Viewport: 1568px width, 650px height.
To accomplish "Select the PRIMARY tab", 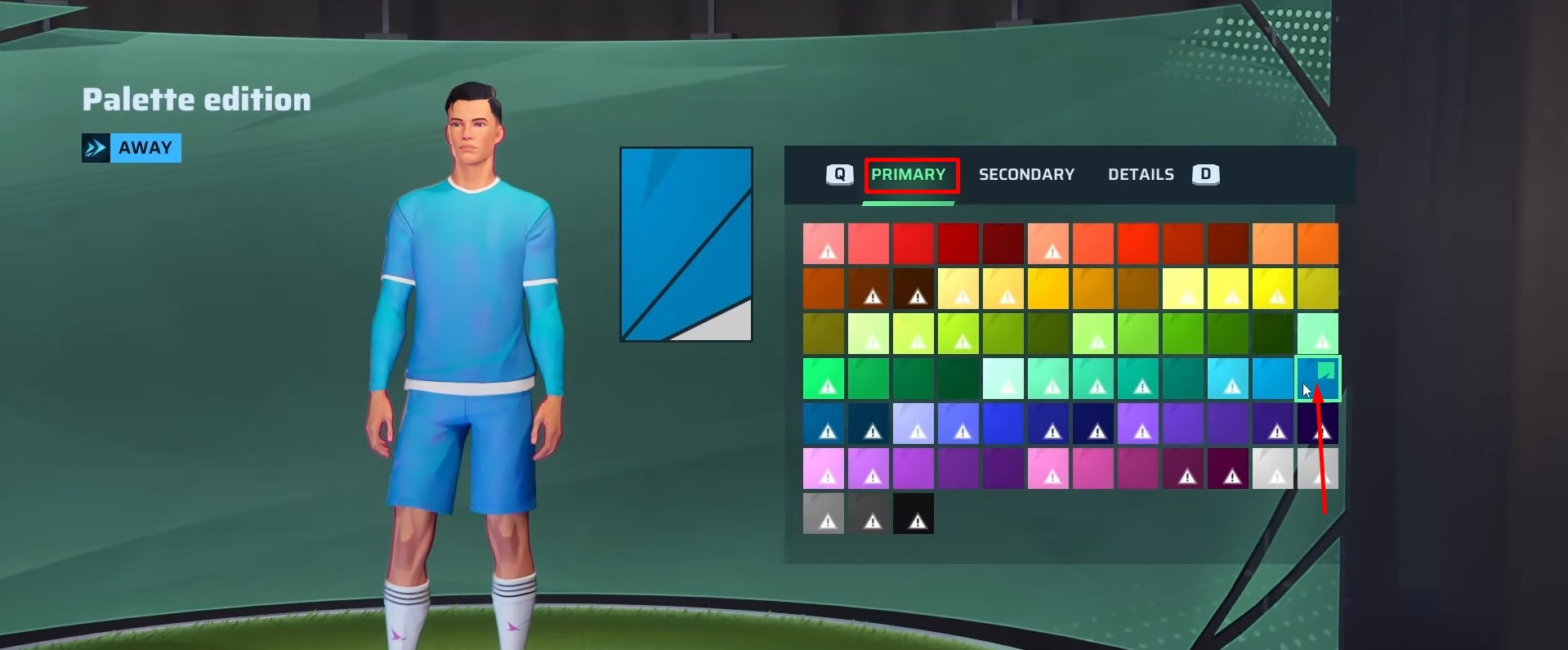I will pos(910,174).
